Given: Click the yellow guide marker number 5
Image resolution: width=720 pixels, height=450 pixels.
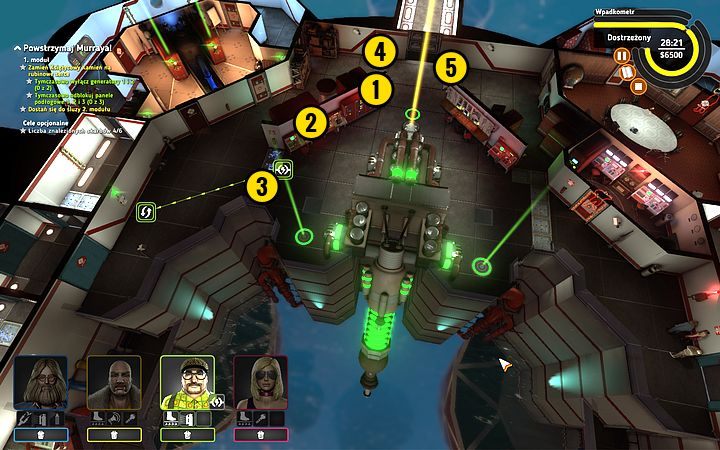Looking at the screenshot, I should click(451, 68).
